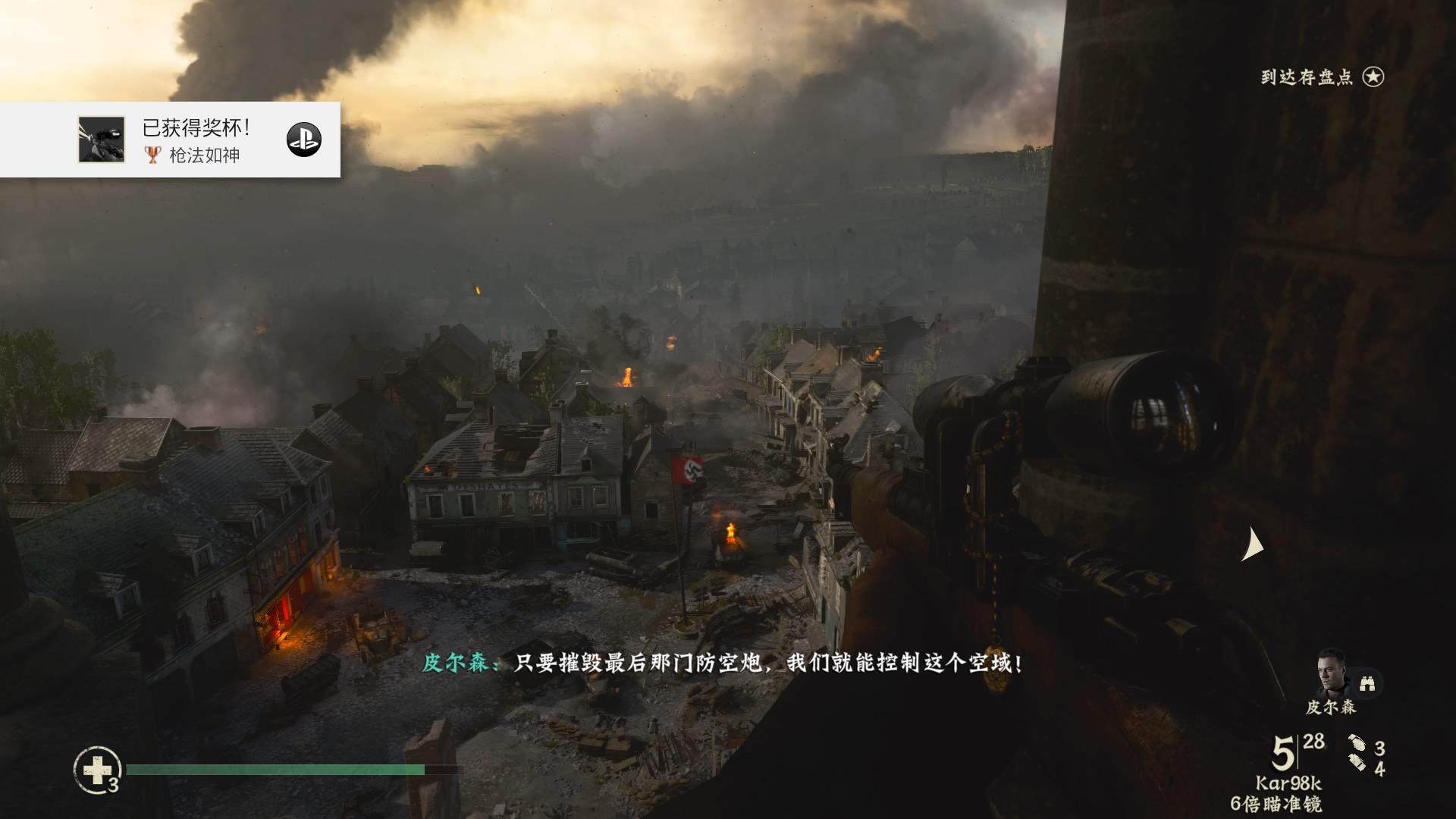Click the trophy thumbnail image

[101, 140]
